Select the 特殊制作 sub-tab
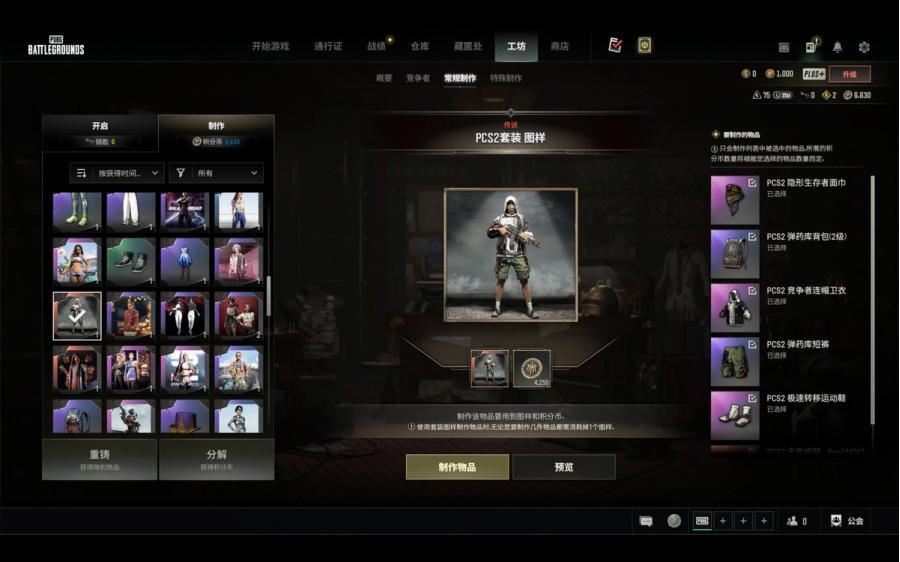The width and height of the screenshot is (900, 562). (x=506, y=78)
